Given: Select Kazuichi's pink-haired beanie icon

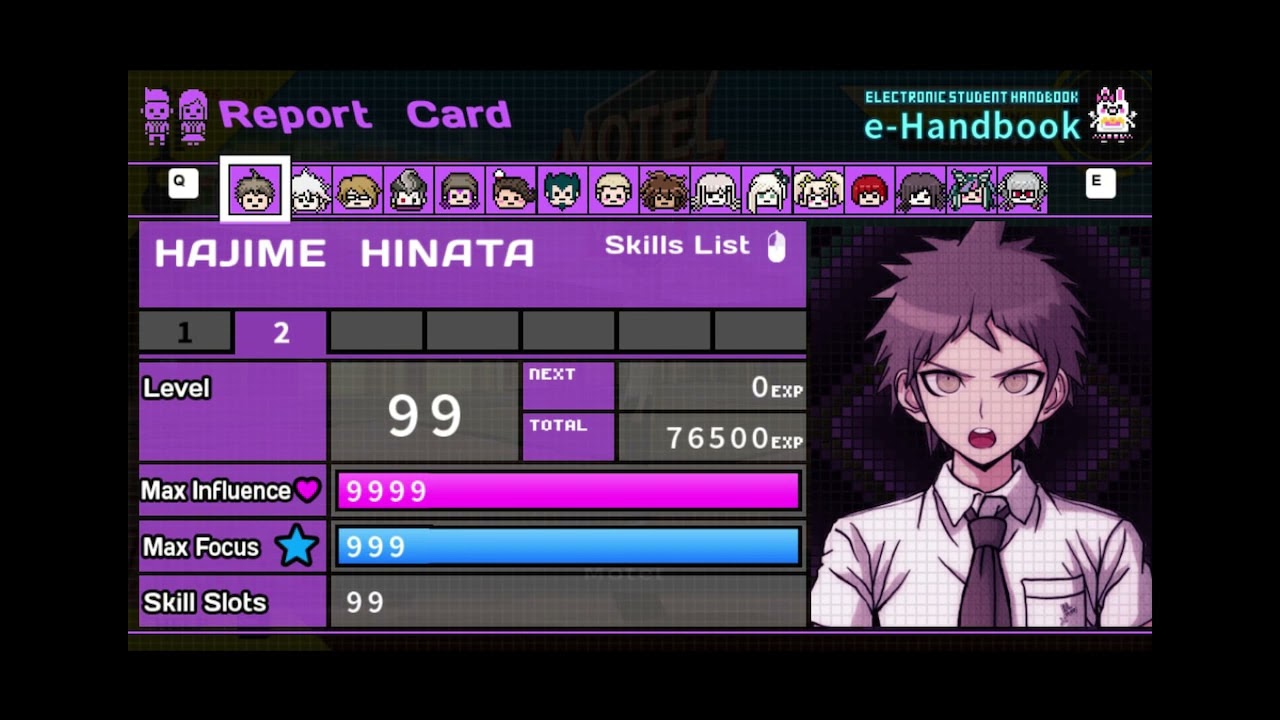Looking at the screenshot, I should pos(460,190).
